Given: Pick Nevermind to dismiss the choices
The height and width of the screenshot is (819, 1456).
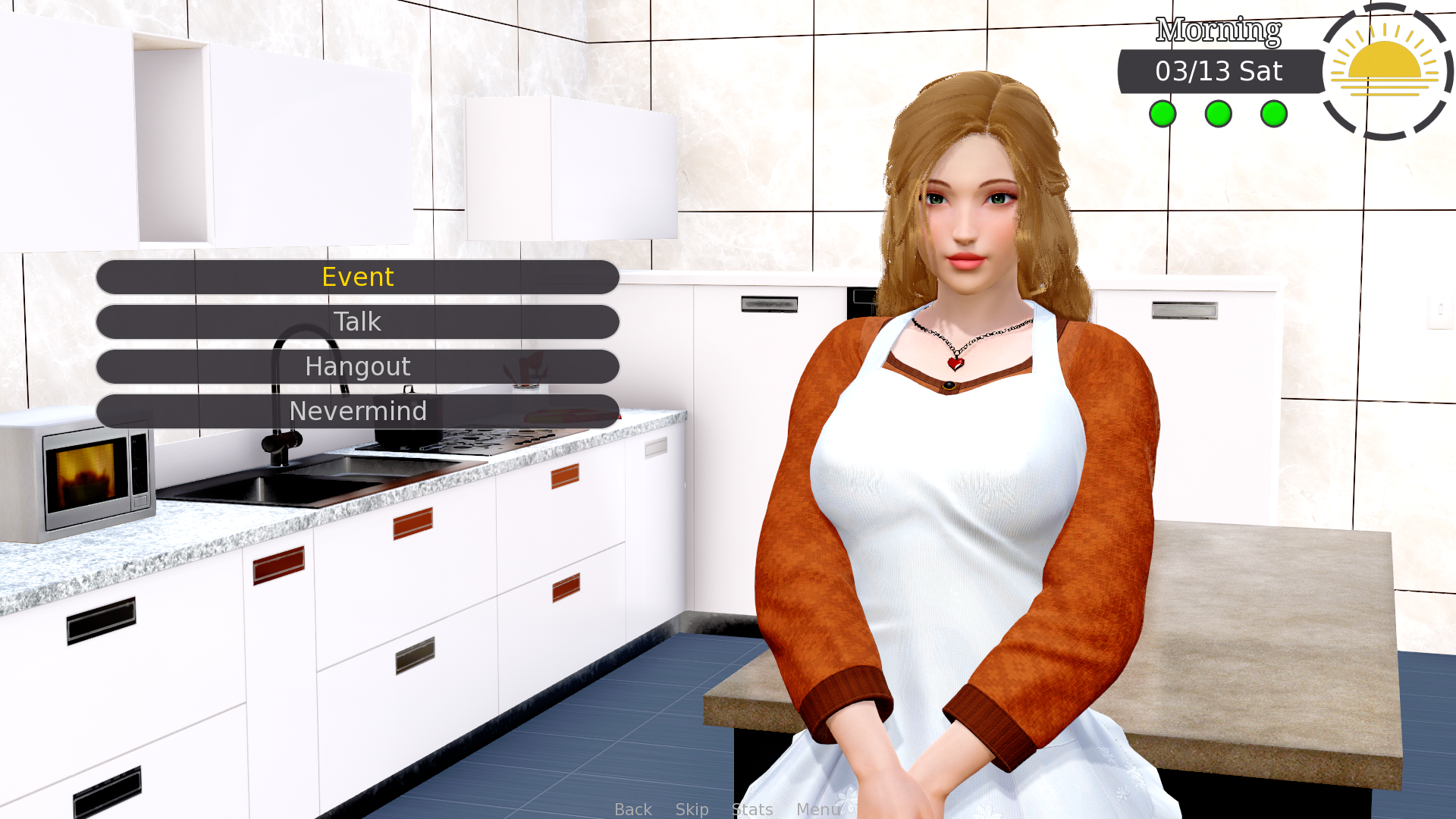Looking at the screenshot, I should click(x=357, y=411).
